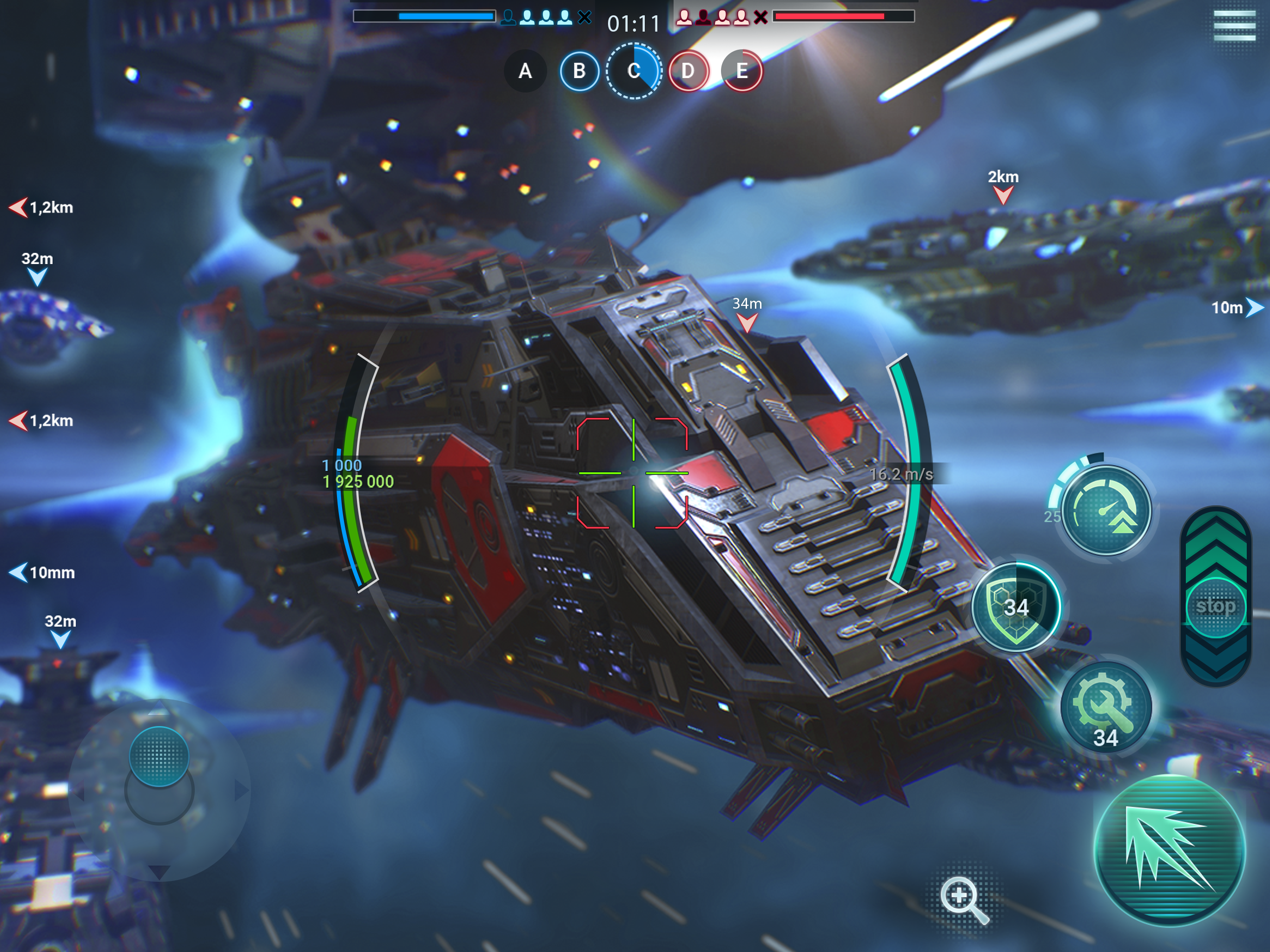The width and height of the screenshot is (1270, 952).
Task: Select capture point B
Action: (x=579, y=71)
